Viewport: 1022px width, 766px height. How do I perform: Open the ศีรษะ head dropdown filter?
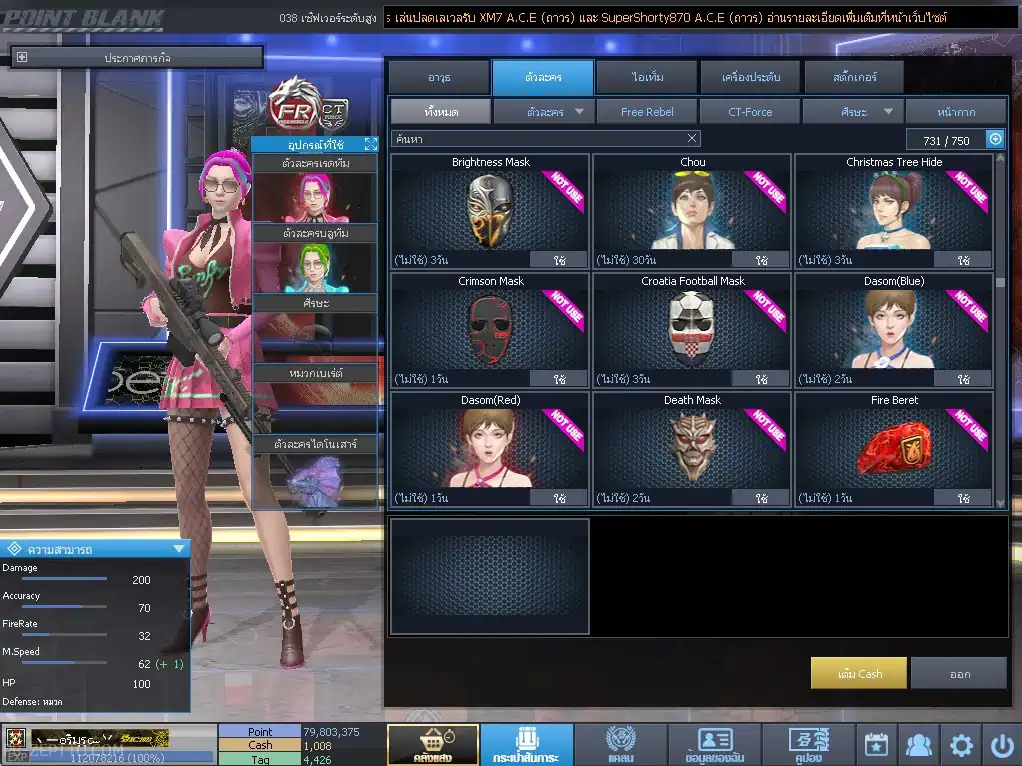(x=853, y=112)
